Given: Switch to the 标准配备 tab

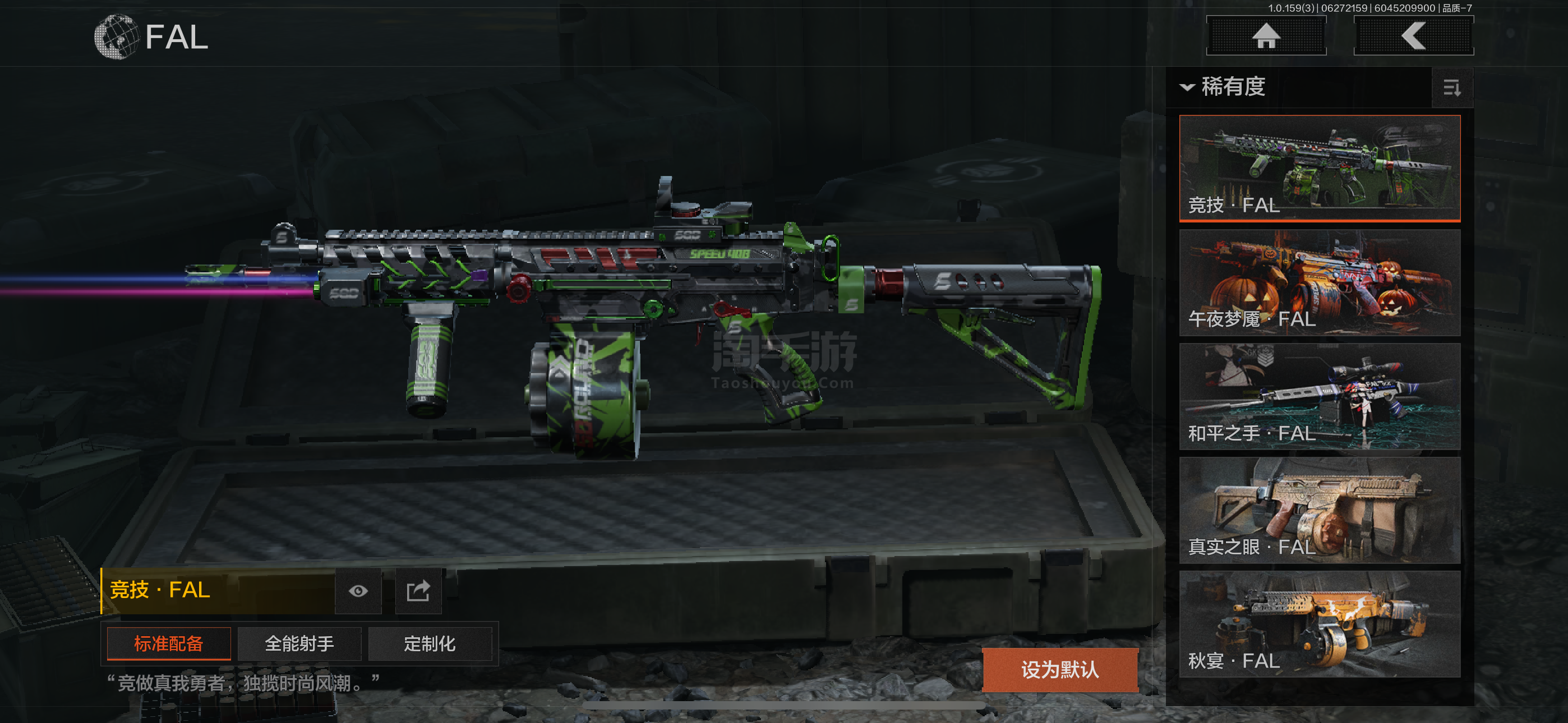Looking at the screenshot, I should 169,643.
